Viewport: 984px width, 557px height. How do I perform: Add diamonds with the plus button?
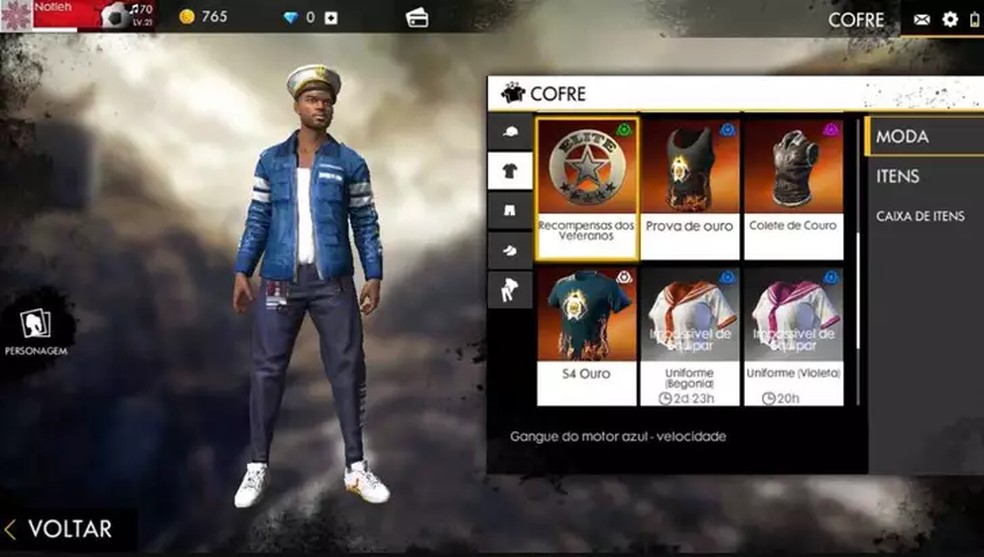coord(331,17)
